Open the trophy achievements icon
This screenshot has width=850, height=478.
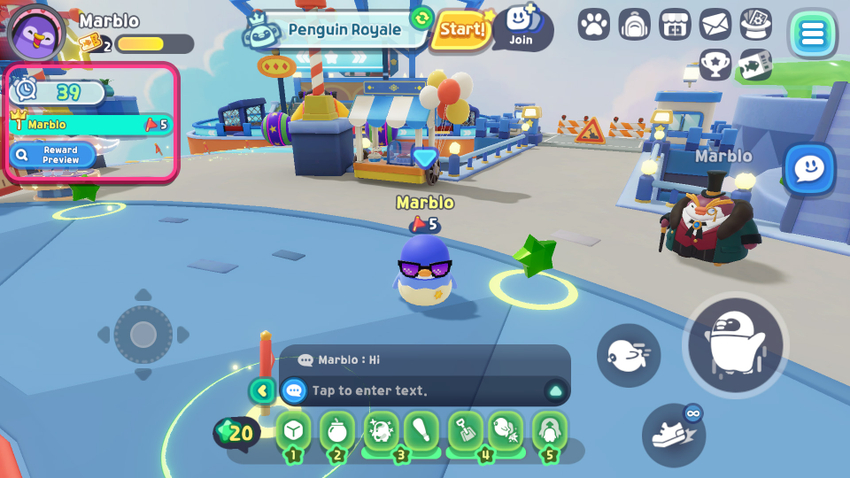715,65
